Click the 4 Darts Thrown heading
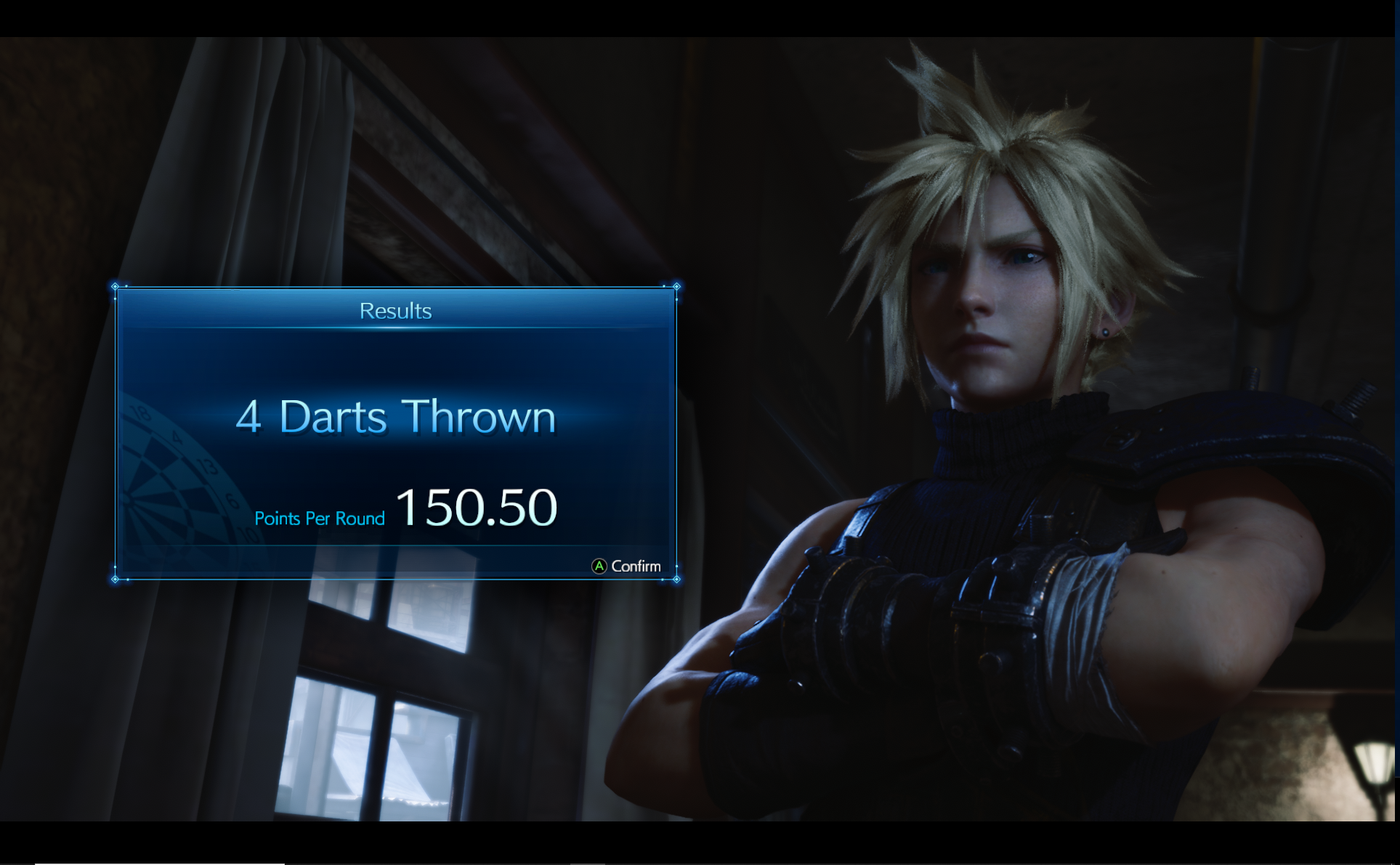The height and width of the screenshot is (865, 1400). [397, 417]
